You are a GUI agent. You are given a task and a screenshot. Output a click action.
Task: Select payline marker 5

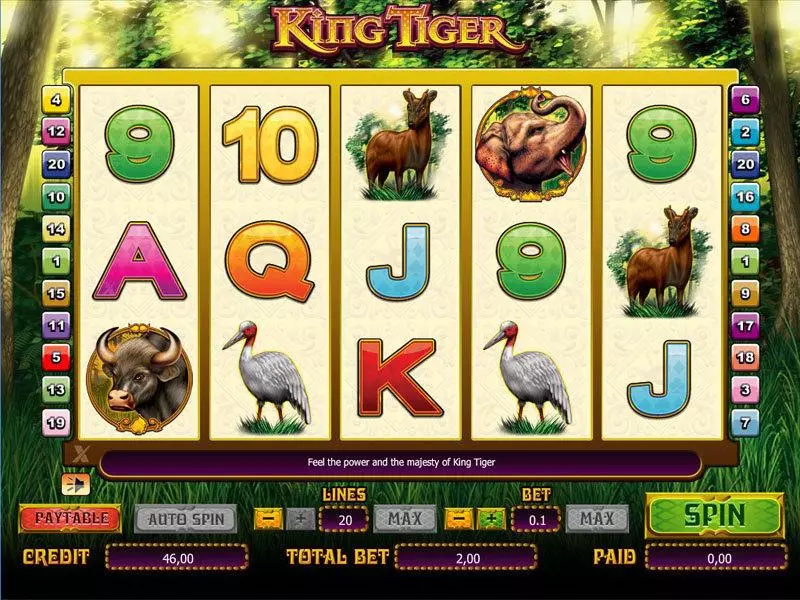[x=56, y=357]
